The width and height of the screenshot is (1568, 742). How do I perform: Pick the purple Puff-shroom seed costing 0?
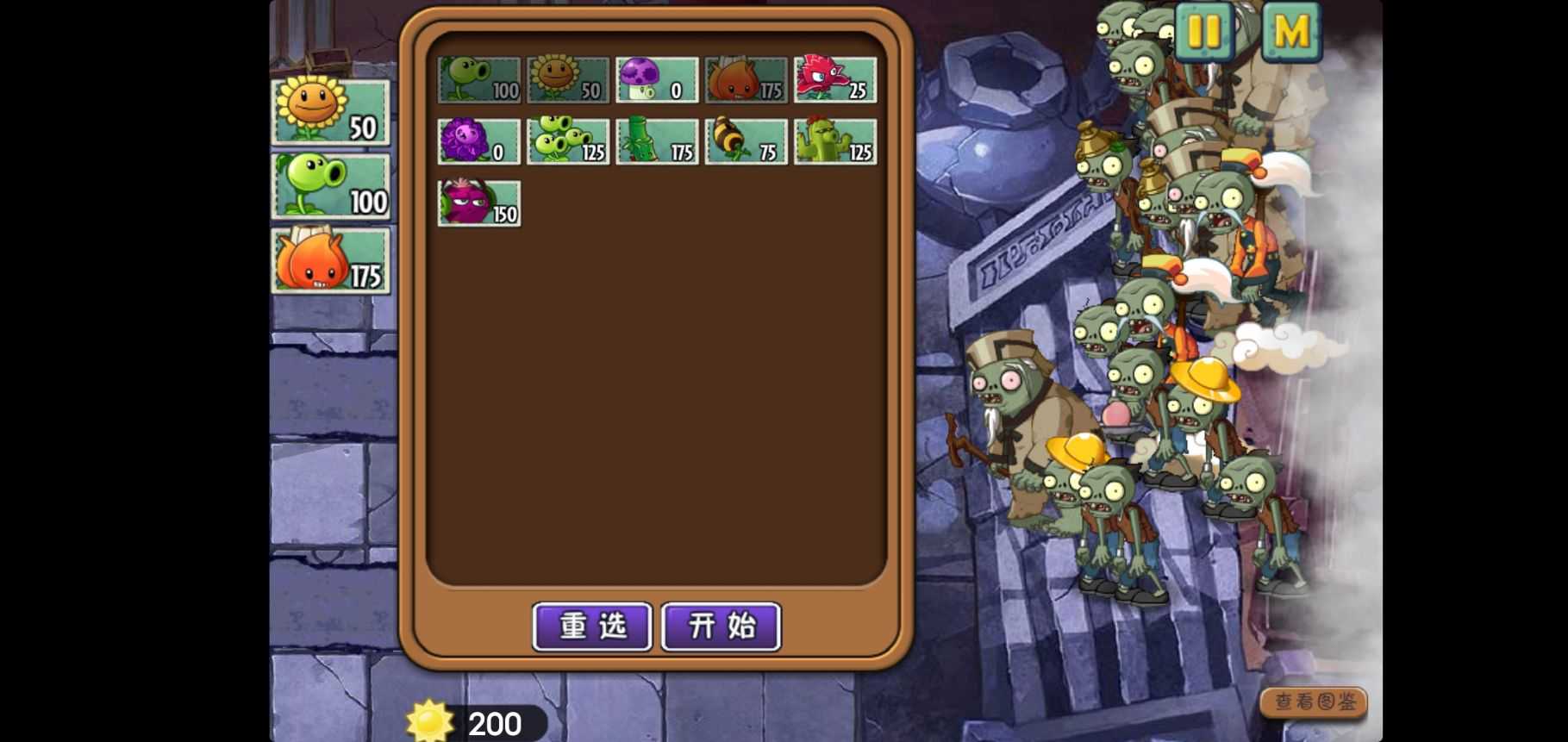point(657,78)
